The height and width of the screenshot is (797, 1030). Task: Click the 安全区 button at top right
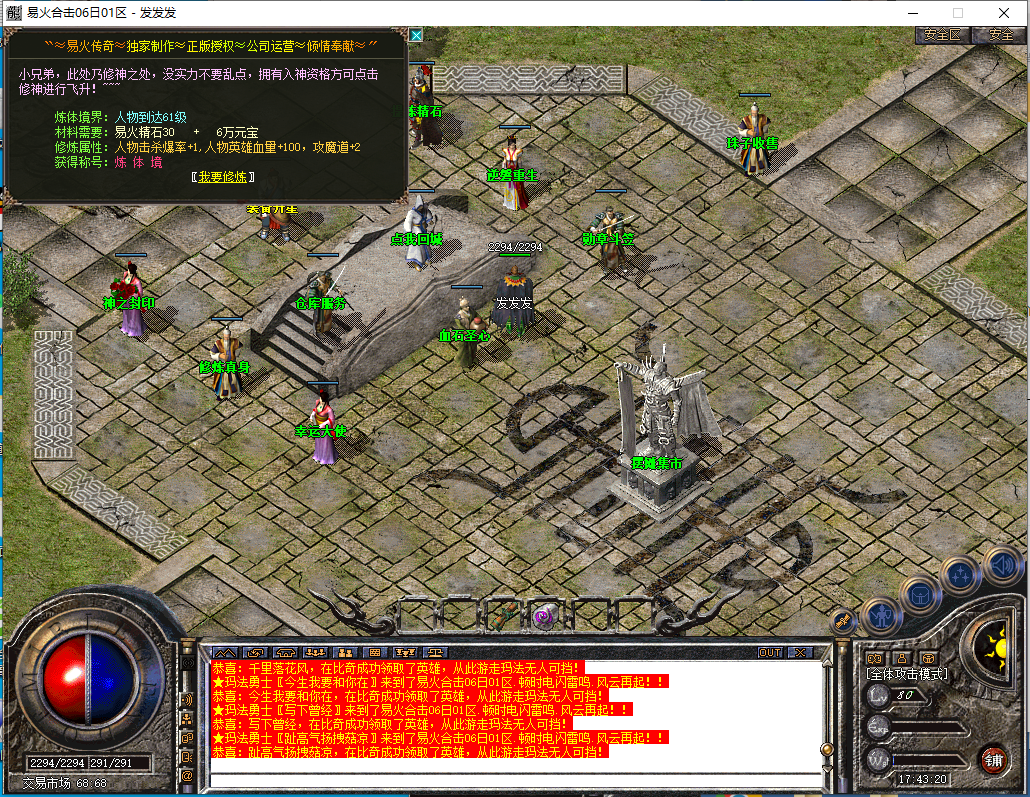tap(942, 34)
